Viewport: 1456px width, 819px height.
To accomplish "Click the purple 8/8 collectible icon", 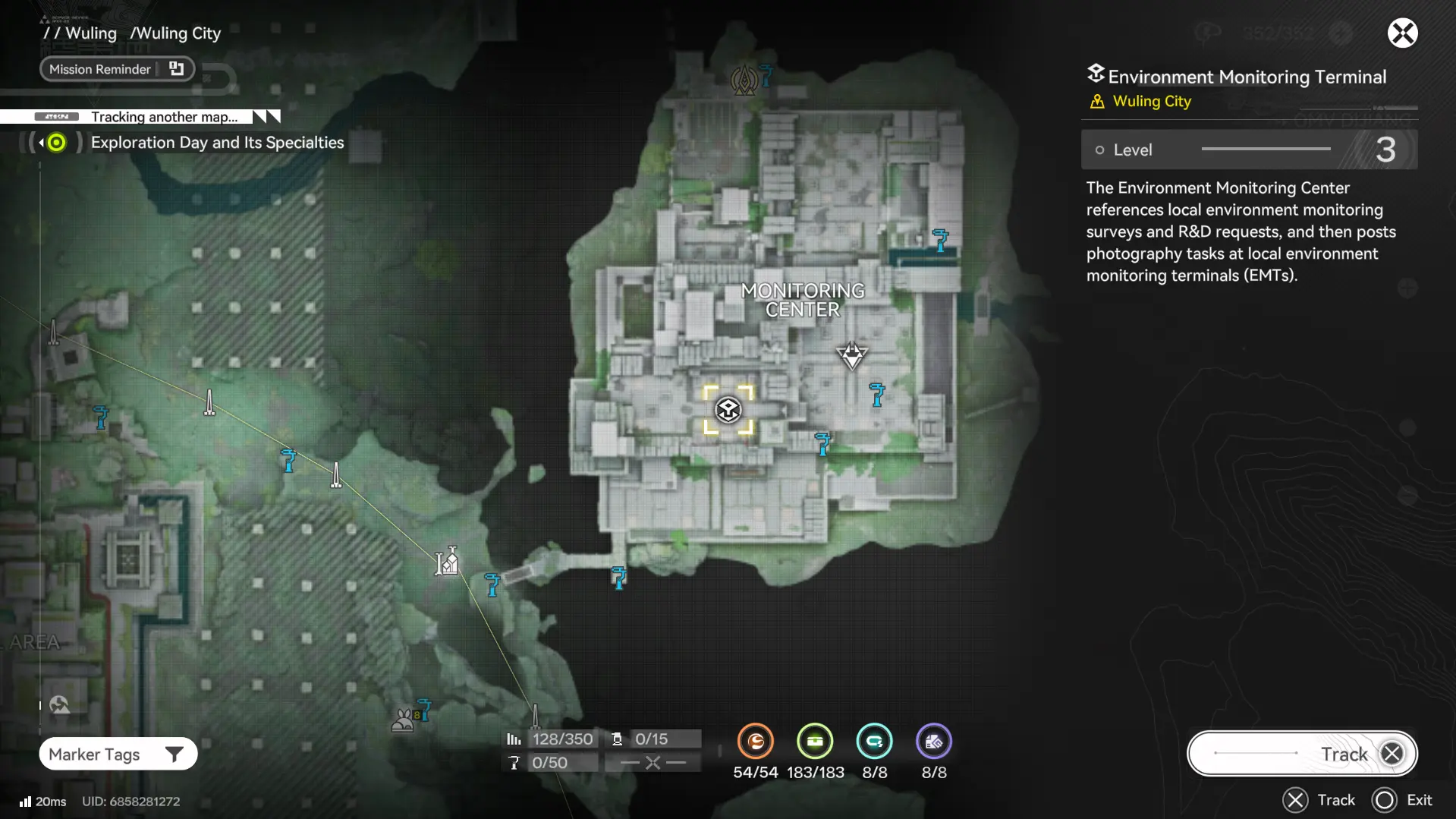I will point(933,742).
